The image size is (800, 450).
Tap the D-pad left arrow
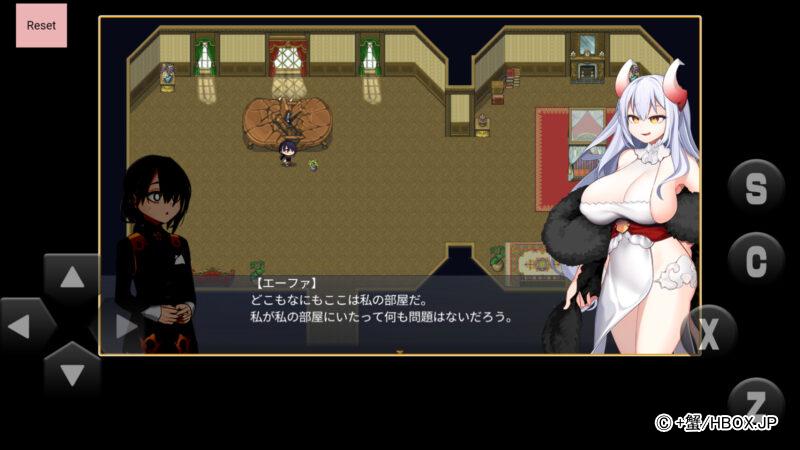25,325
